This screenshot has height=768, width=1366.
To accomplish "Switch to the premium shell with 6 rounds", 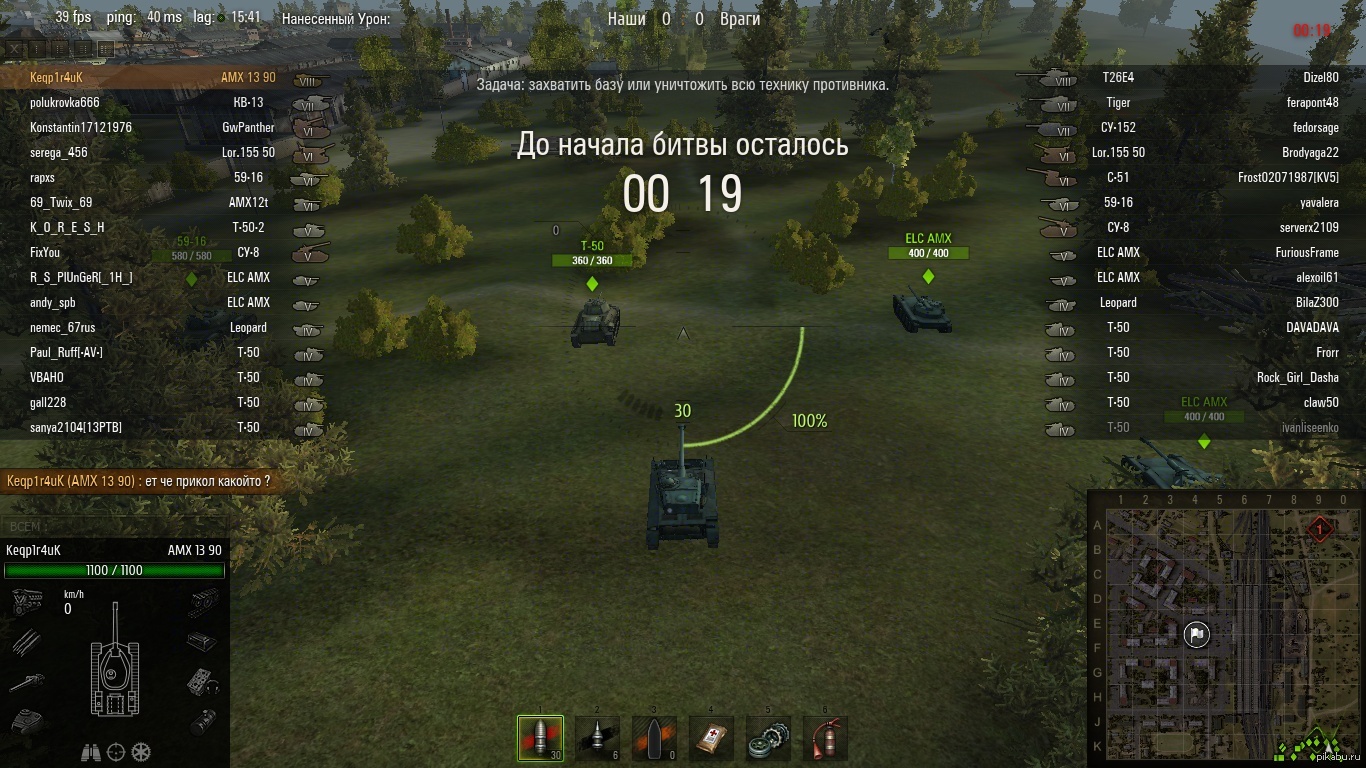I will click(x=597, y=739).
